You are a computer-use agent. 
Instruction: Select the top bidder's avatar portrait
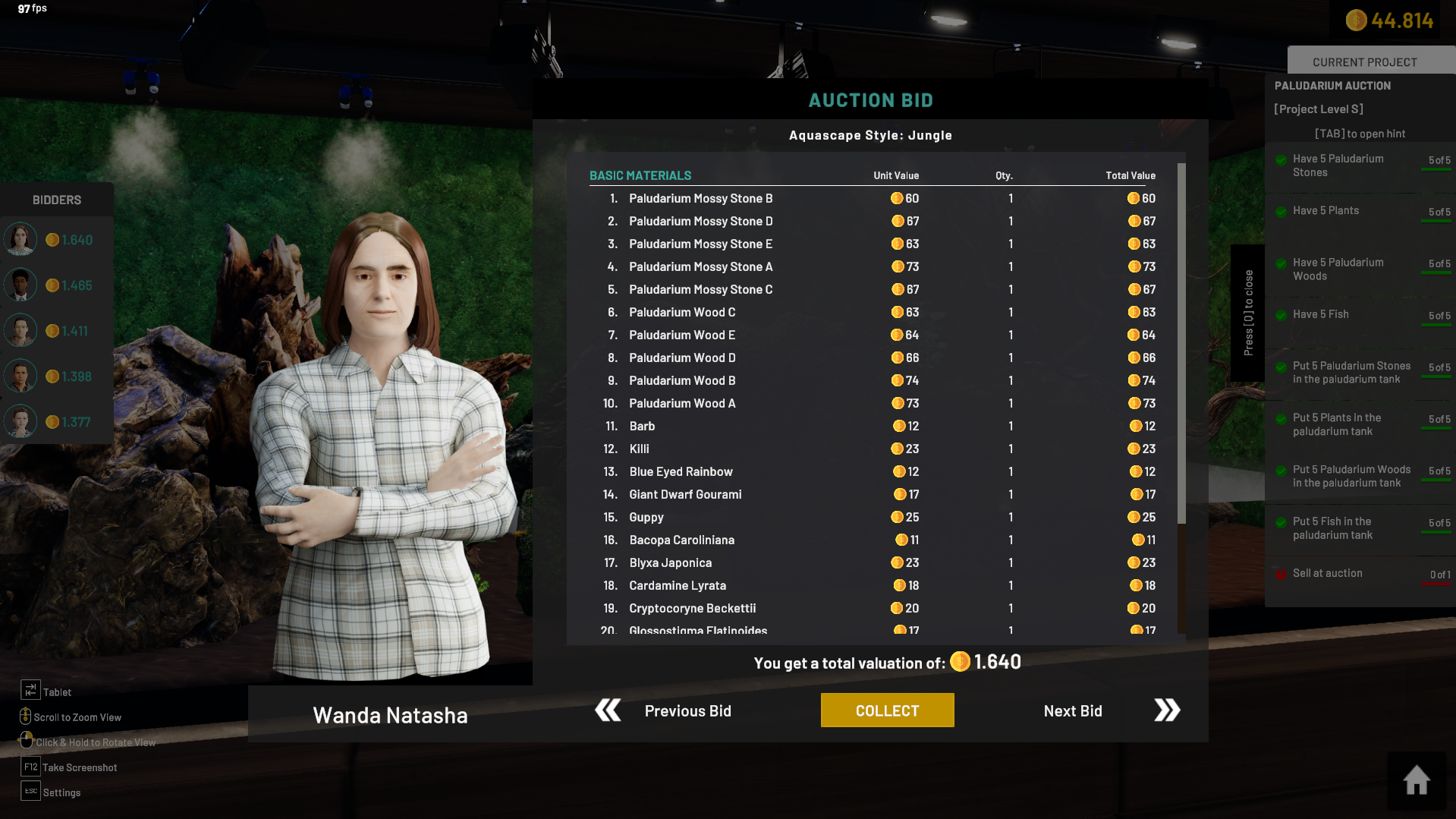20,238
